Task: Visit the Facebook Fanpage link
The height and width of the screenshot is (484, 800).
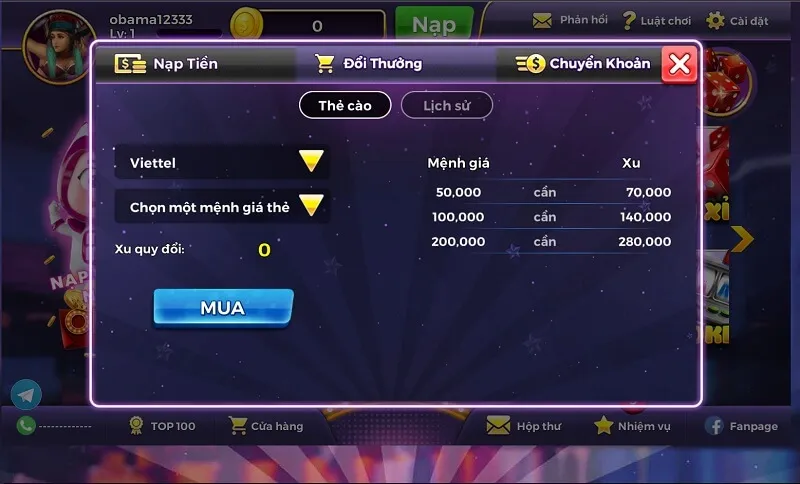Action: 741,426
